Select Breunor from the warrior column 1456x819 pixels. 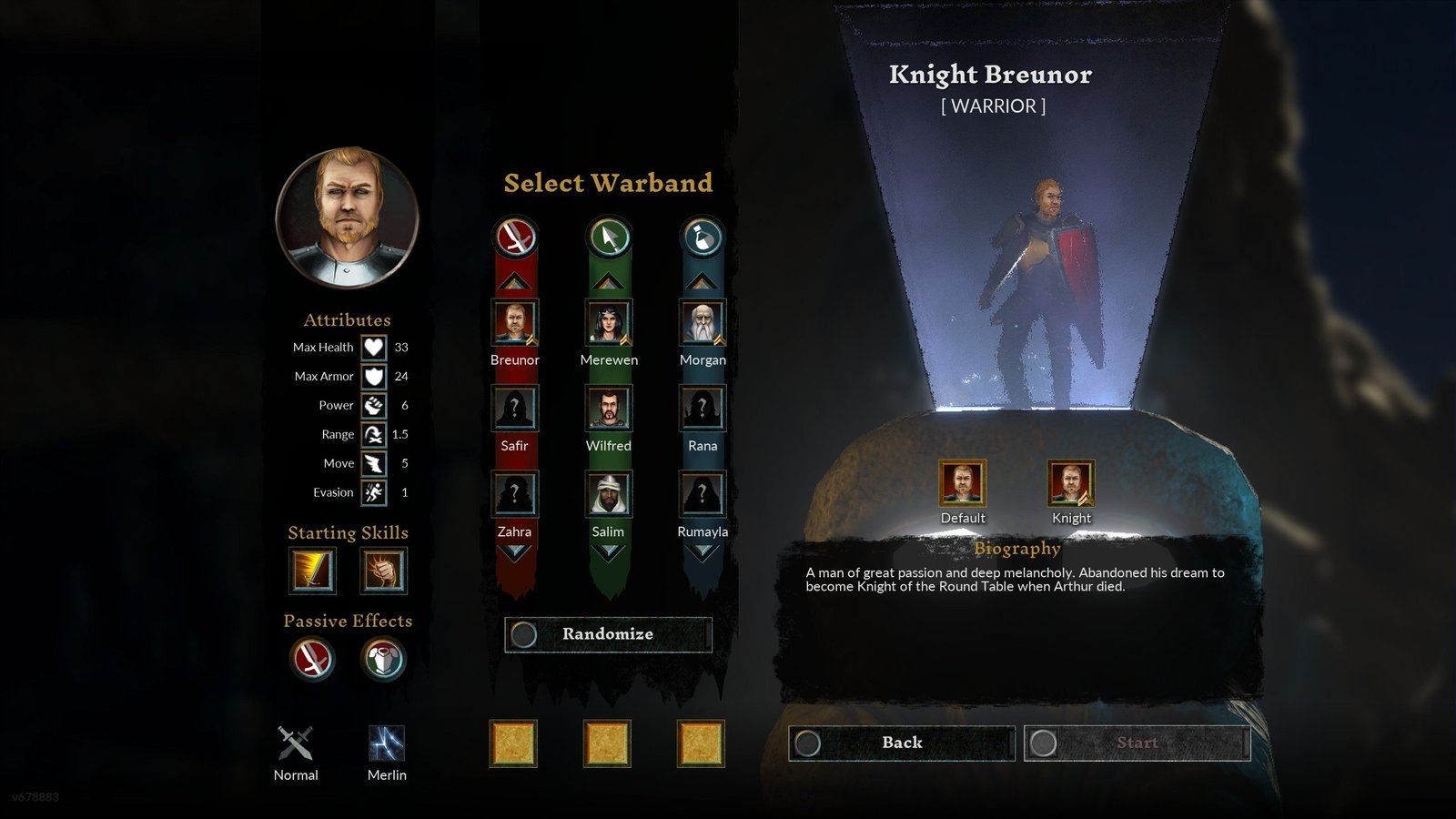[x=515, y=323]
